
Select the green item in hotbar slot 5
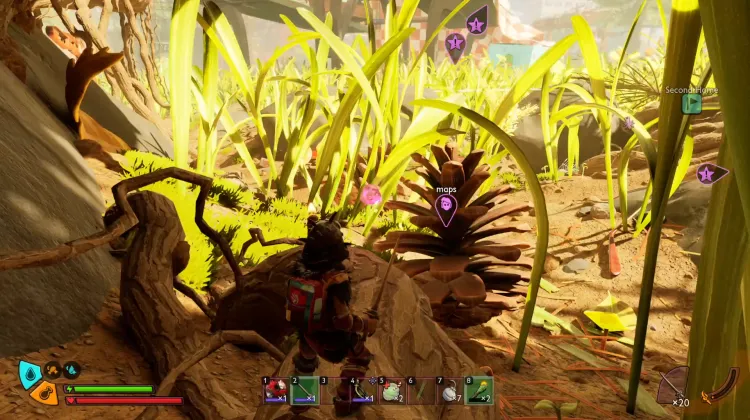click(391, 390)
